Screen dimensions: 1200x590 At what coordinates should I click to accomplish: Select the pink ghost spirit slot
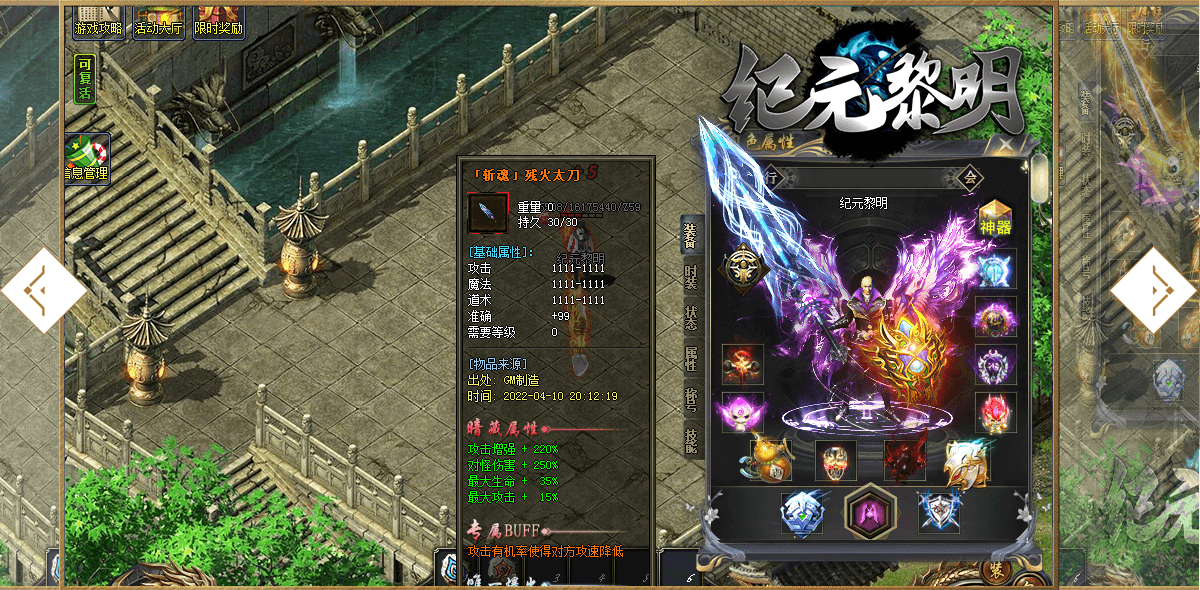742,412
